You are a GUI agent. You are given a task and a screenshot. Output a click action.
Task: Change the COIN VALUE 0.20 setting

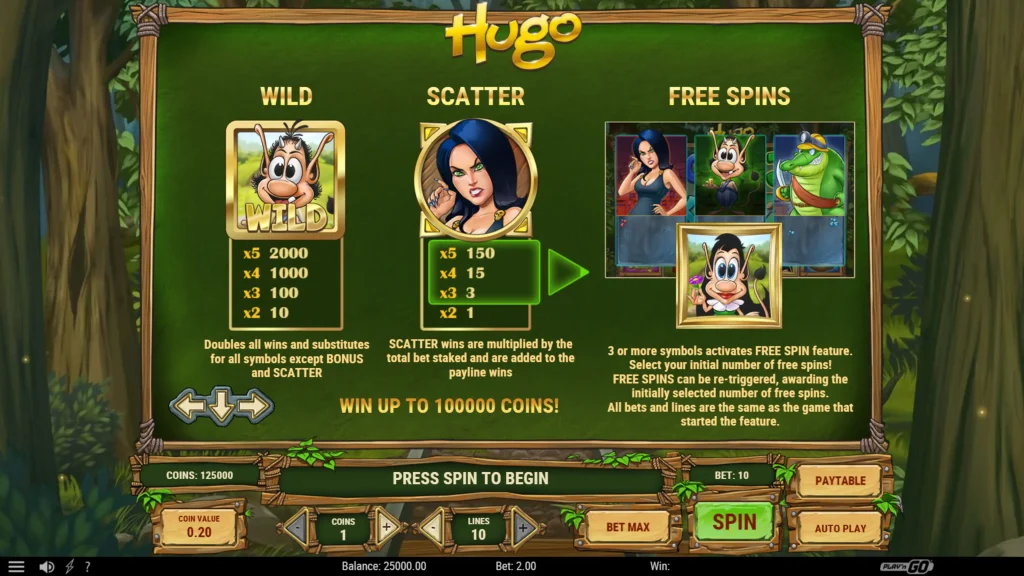click(x=199, y=528)
